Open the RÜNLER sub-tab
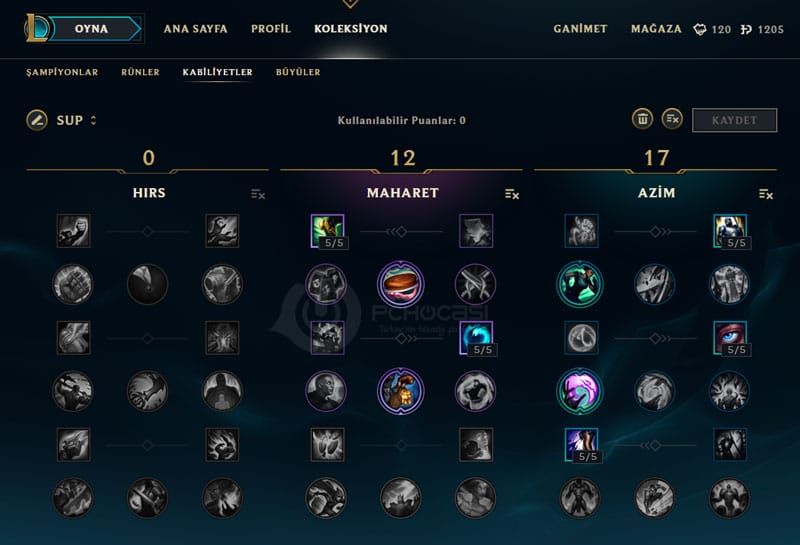This screenshot has width=800, height=545. (x=140, y=72)
